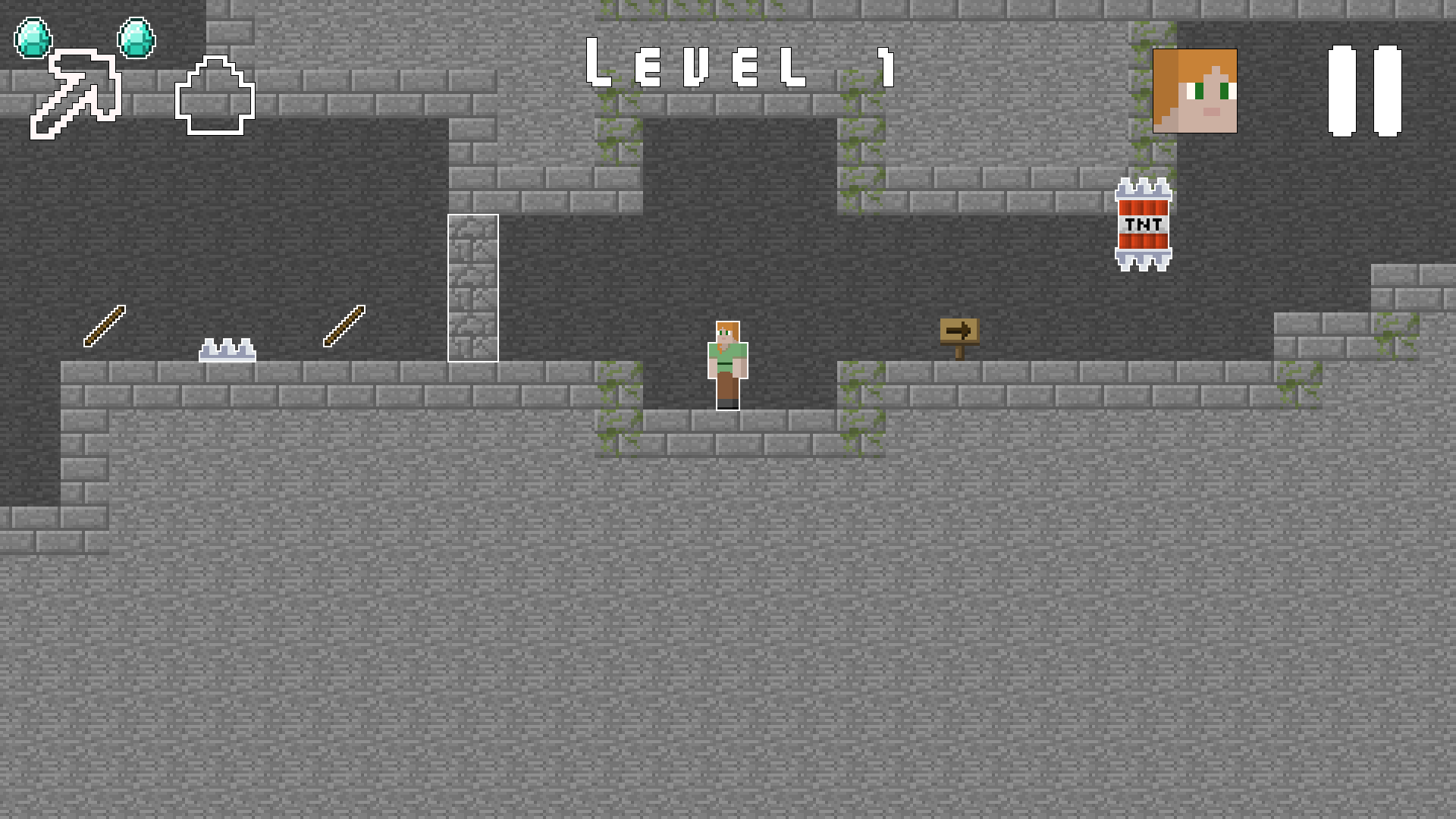The image size is (1456, 819).
Task: Click the TNT block
Action: (1142, 224)
